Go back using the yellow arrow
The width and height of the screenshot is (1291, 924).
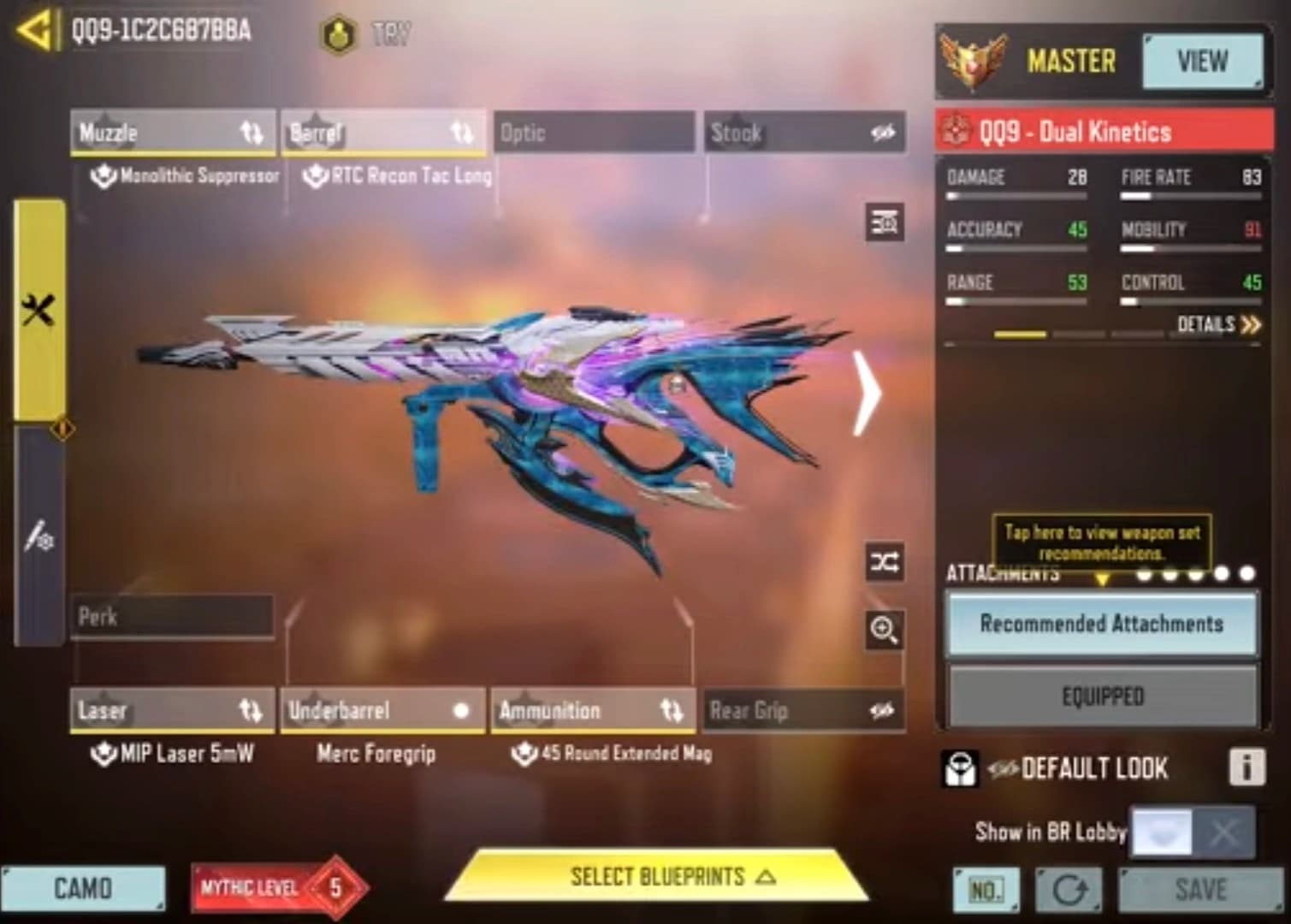34,30
